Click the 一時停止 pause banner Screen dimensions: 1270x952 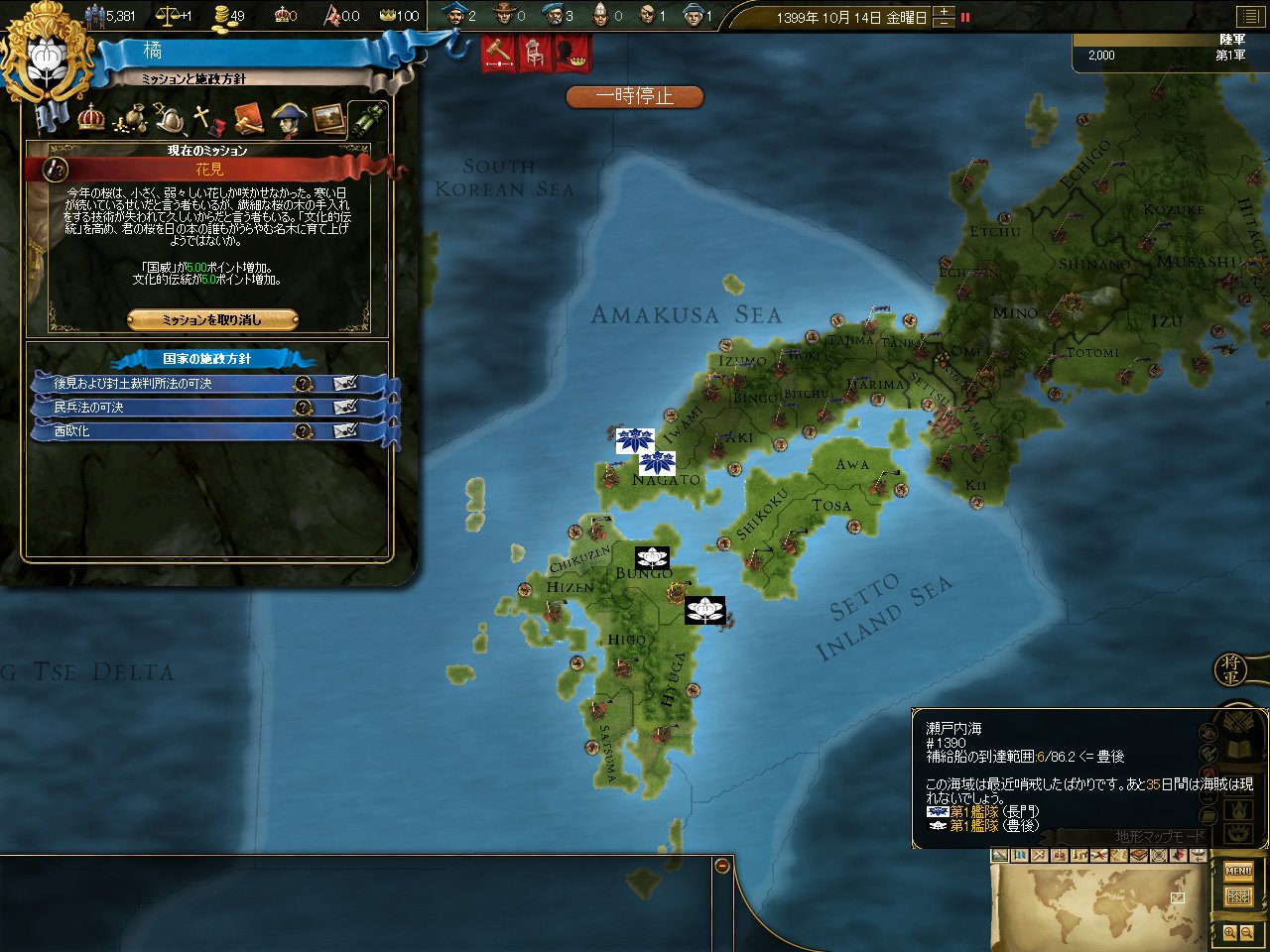634,96
